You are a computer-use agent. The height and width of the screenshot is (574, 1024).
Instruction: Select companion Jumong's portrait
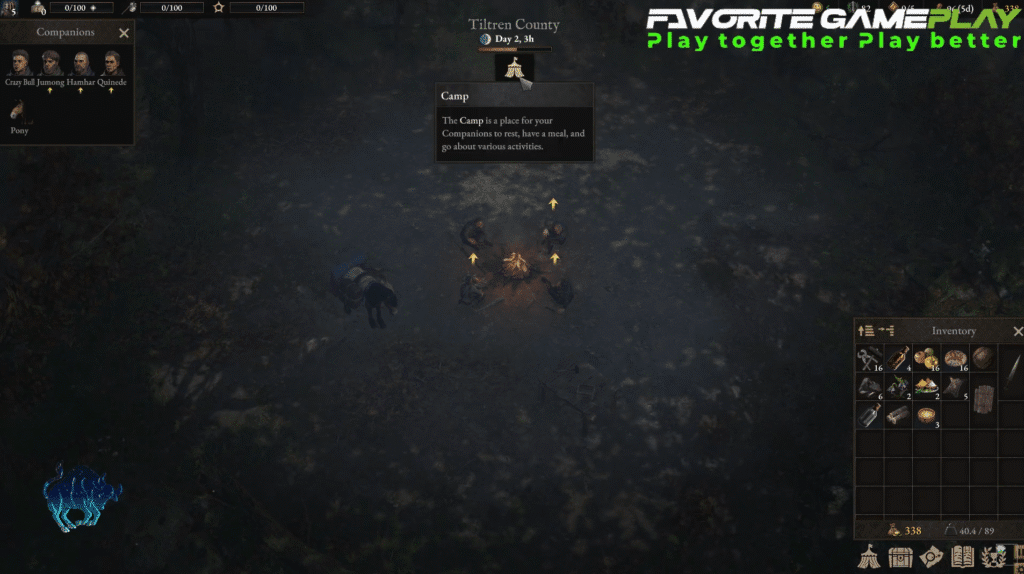51,63
